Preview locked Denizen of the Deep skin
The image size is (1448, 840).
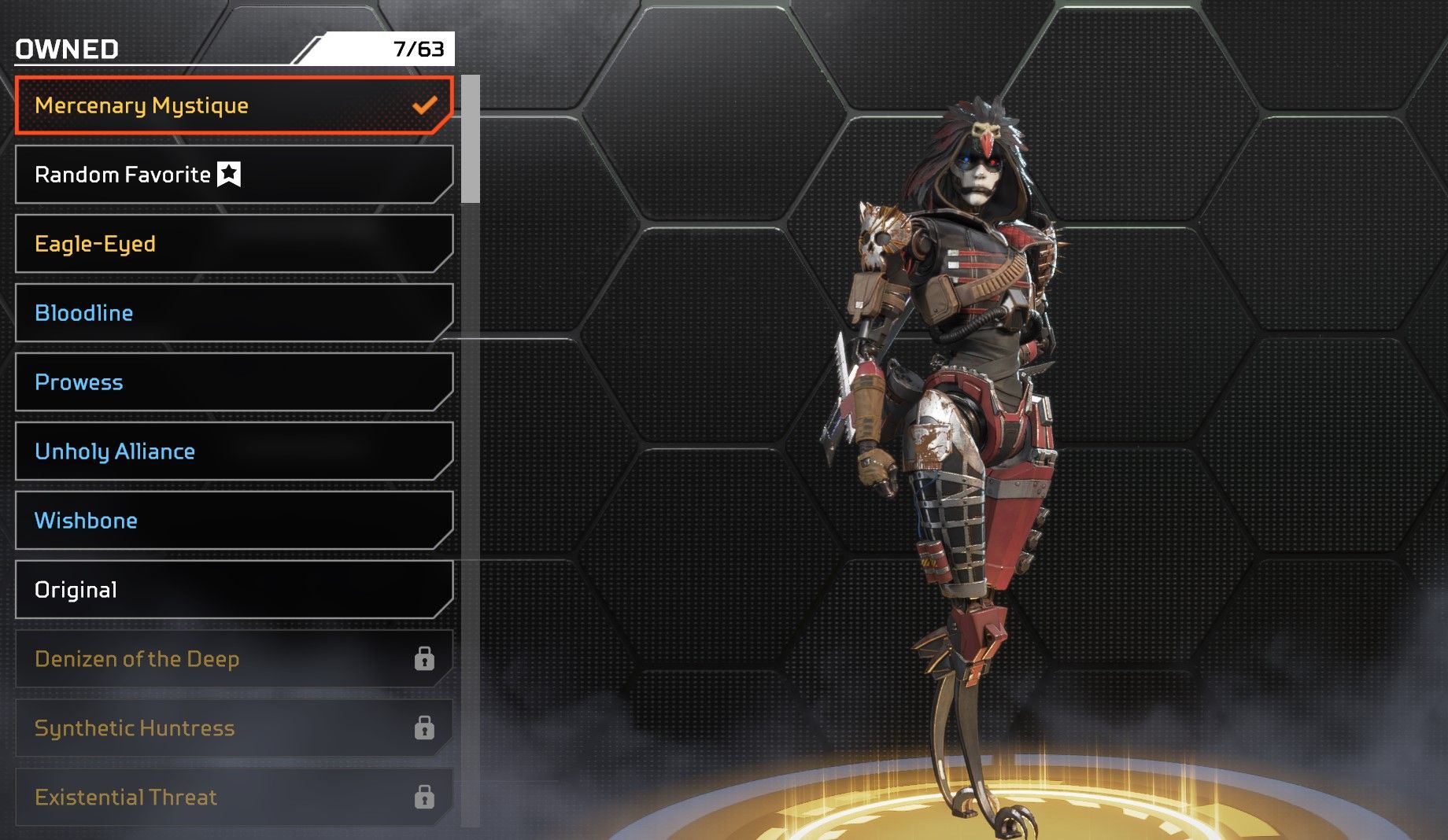[234, 659]
